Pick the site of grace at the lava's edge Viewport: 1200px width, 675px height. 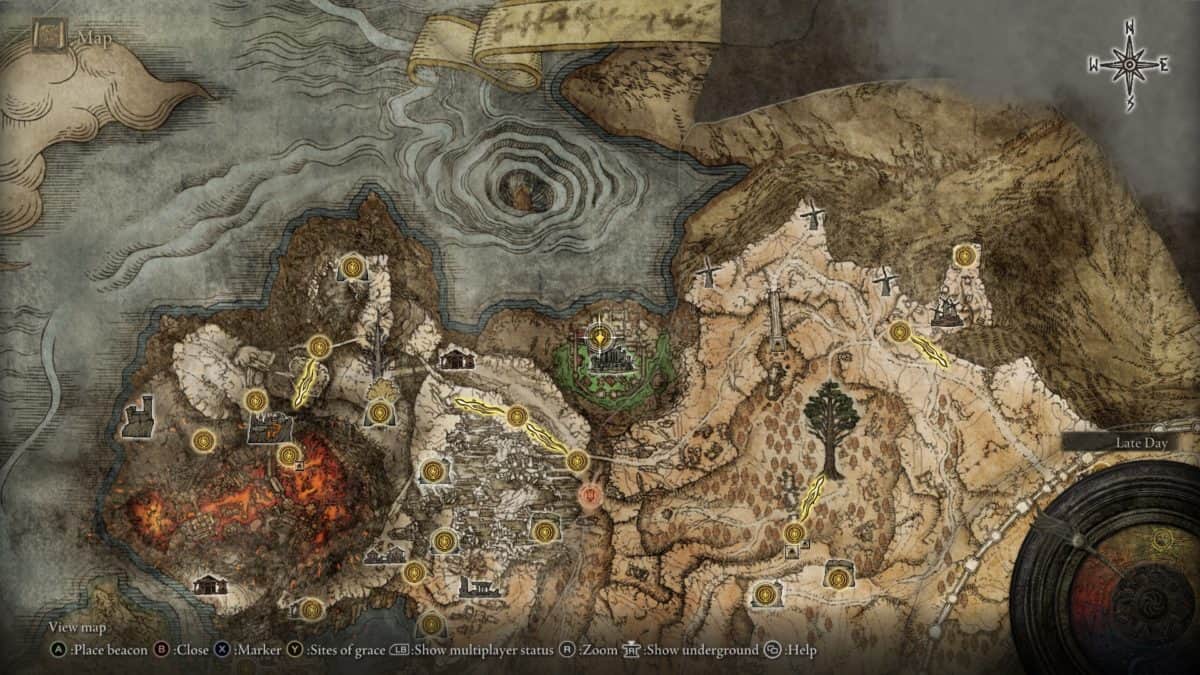click(x=289, y=456)
